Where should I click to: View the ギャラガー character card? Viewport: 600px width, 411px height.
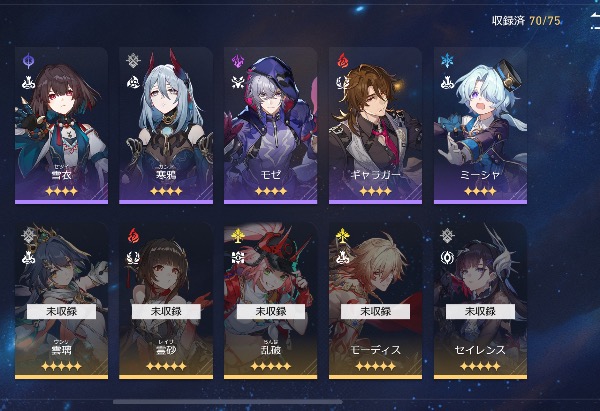(376, 124)
